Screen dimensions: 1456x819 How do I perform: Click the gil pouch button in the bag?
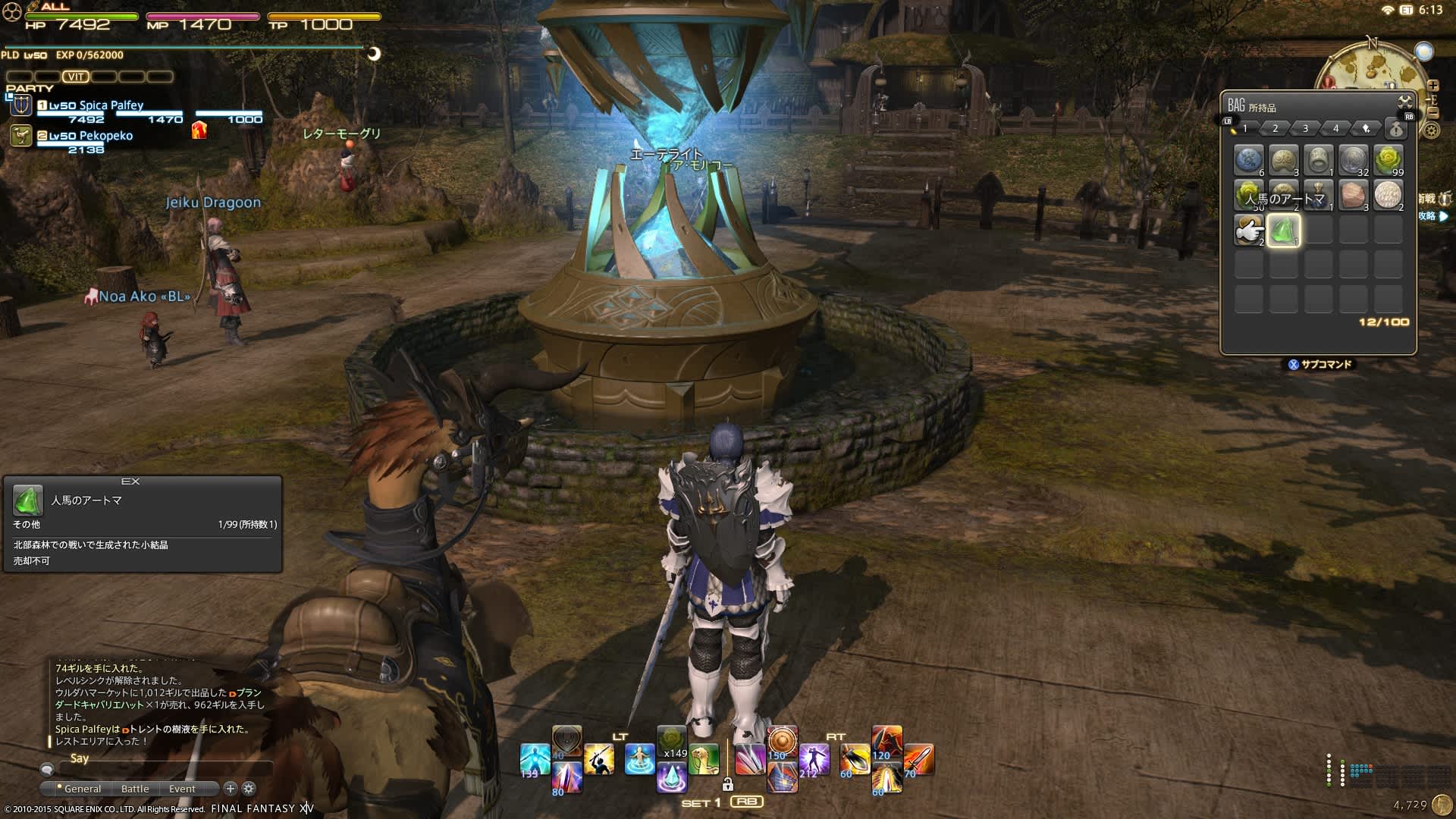pos(1396,128)
